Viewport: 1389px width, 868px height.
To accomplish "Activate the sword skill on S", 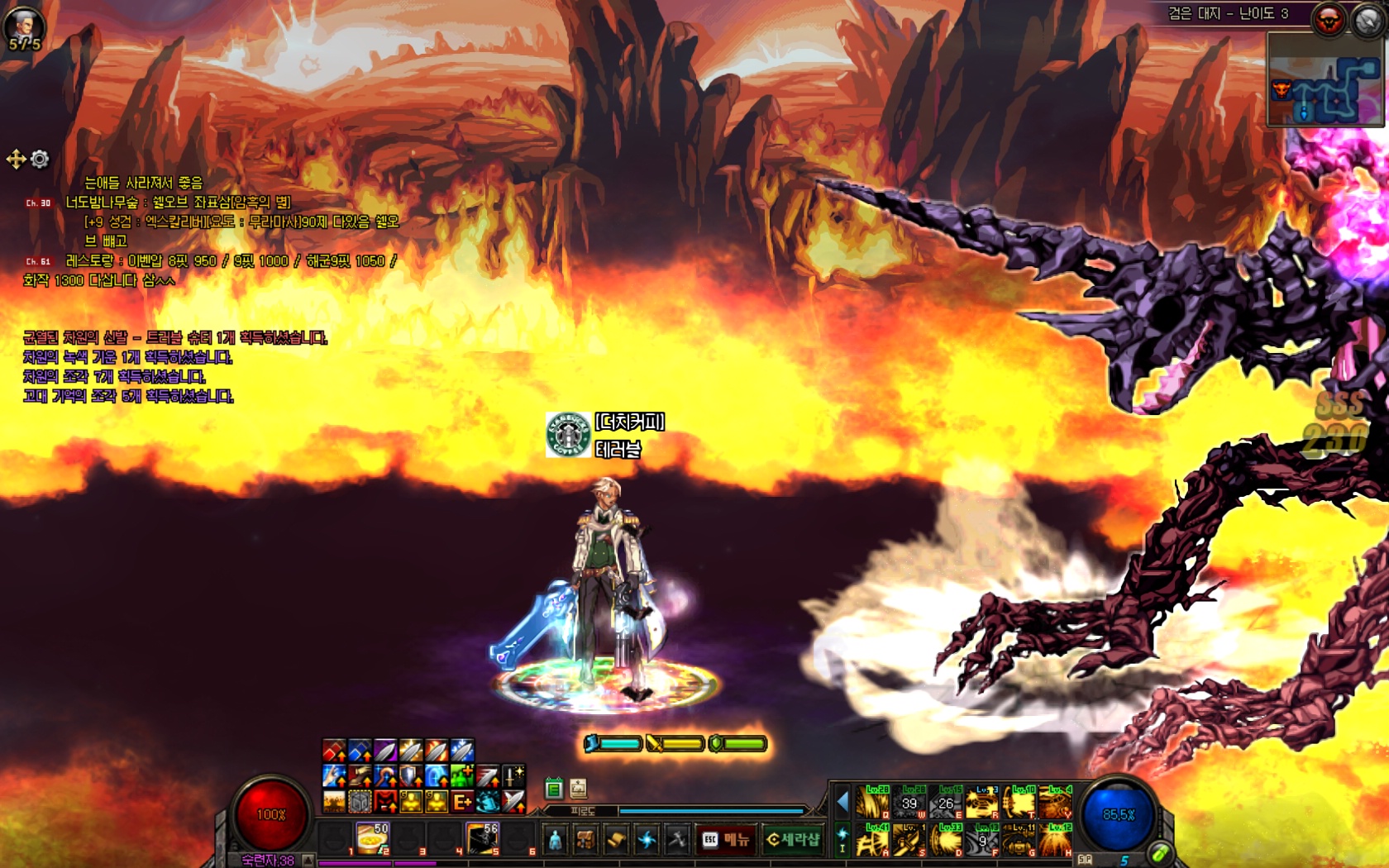I will [909, 840].
